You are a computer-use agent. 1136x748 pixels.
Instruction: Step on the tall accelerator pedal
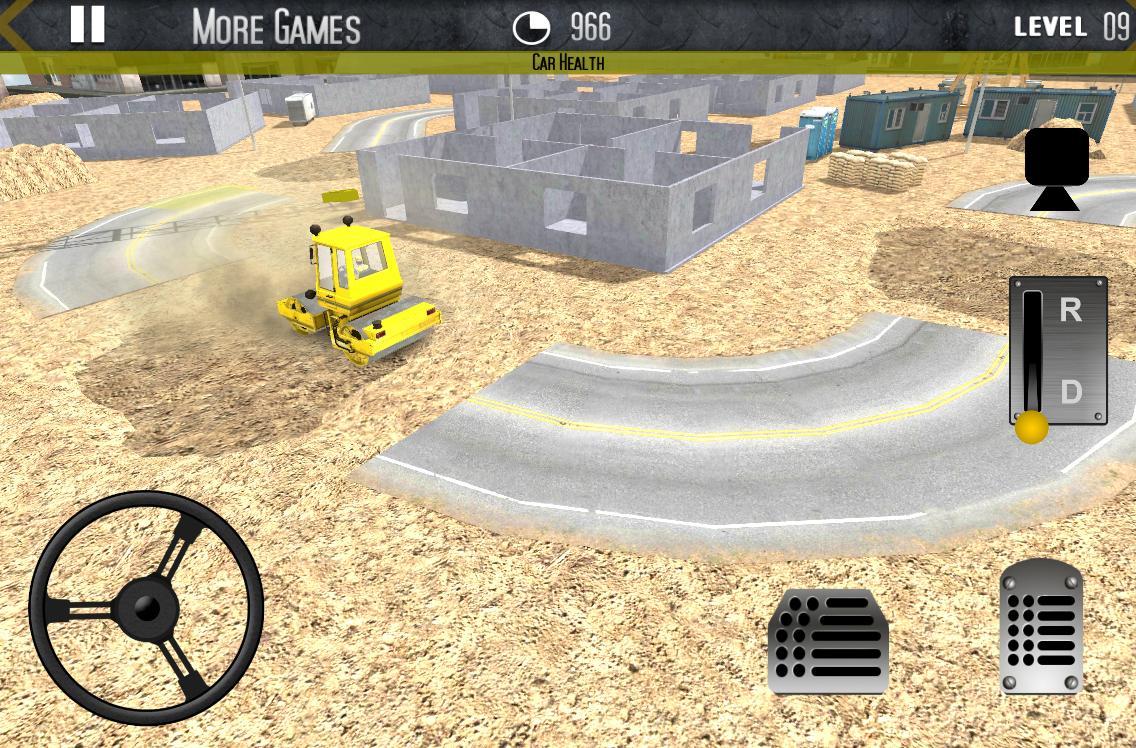(1041, 627)
